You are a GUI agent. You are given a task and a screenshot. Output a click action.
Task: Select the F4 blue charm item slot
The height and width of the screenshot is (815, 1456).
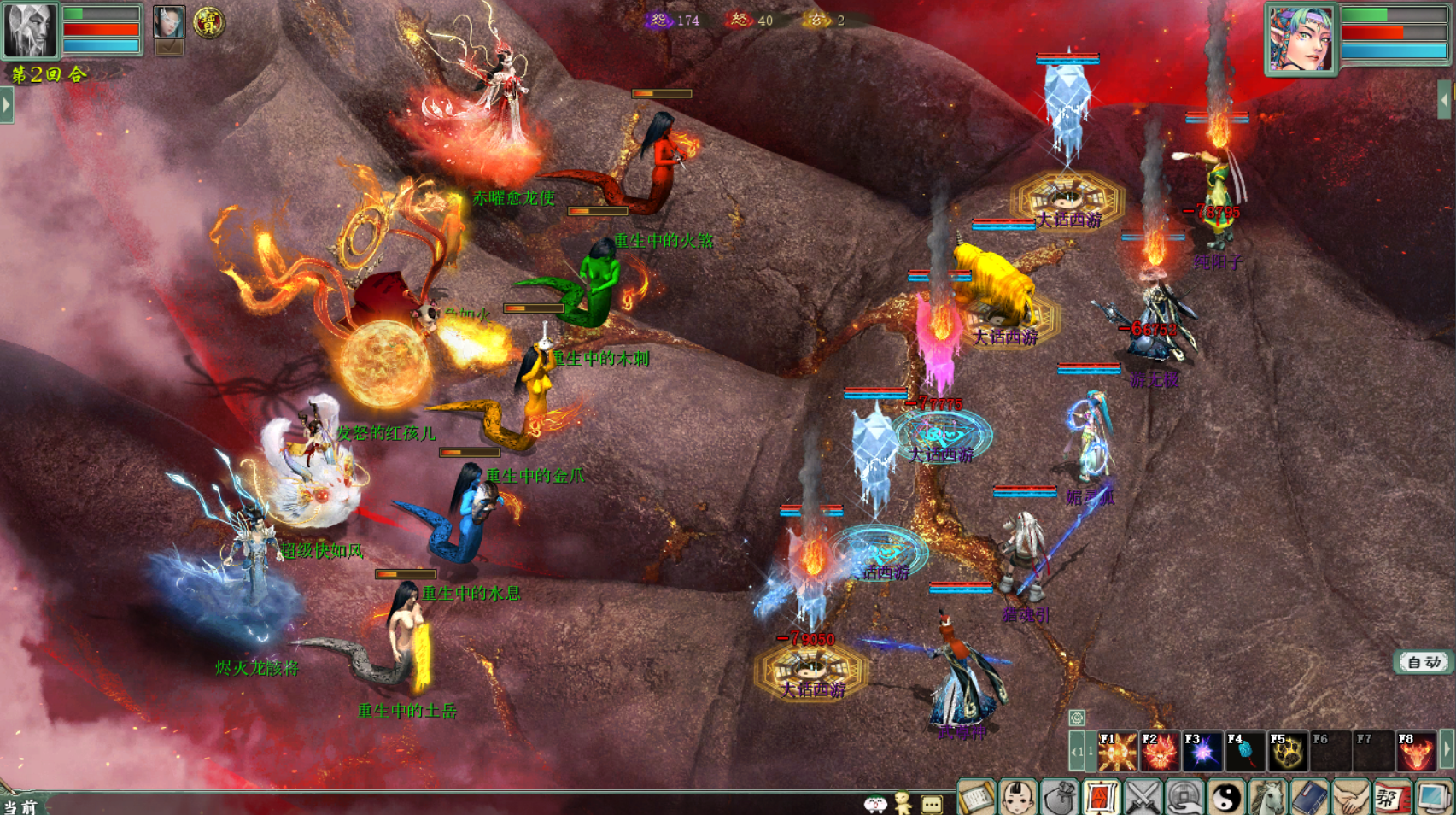click(x=1245, y=751)
